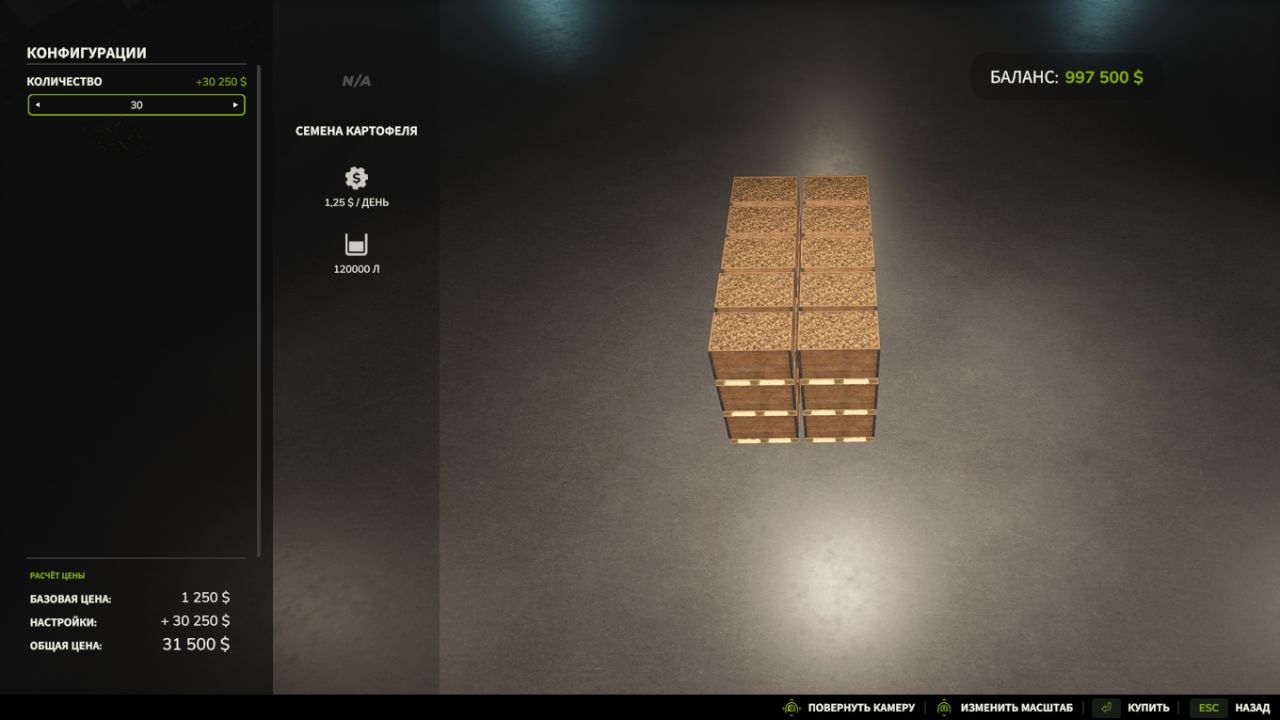Click the СЕМЕНА КАРТОФЕЛЯ item name

[355, 130]
